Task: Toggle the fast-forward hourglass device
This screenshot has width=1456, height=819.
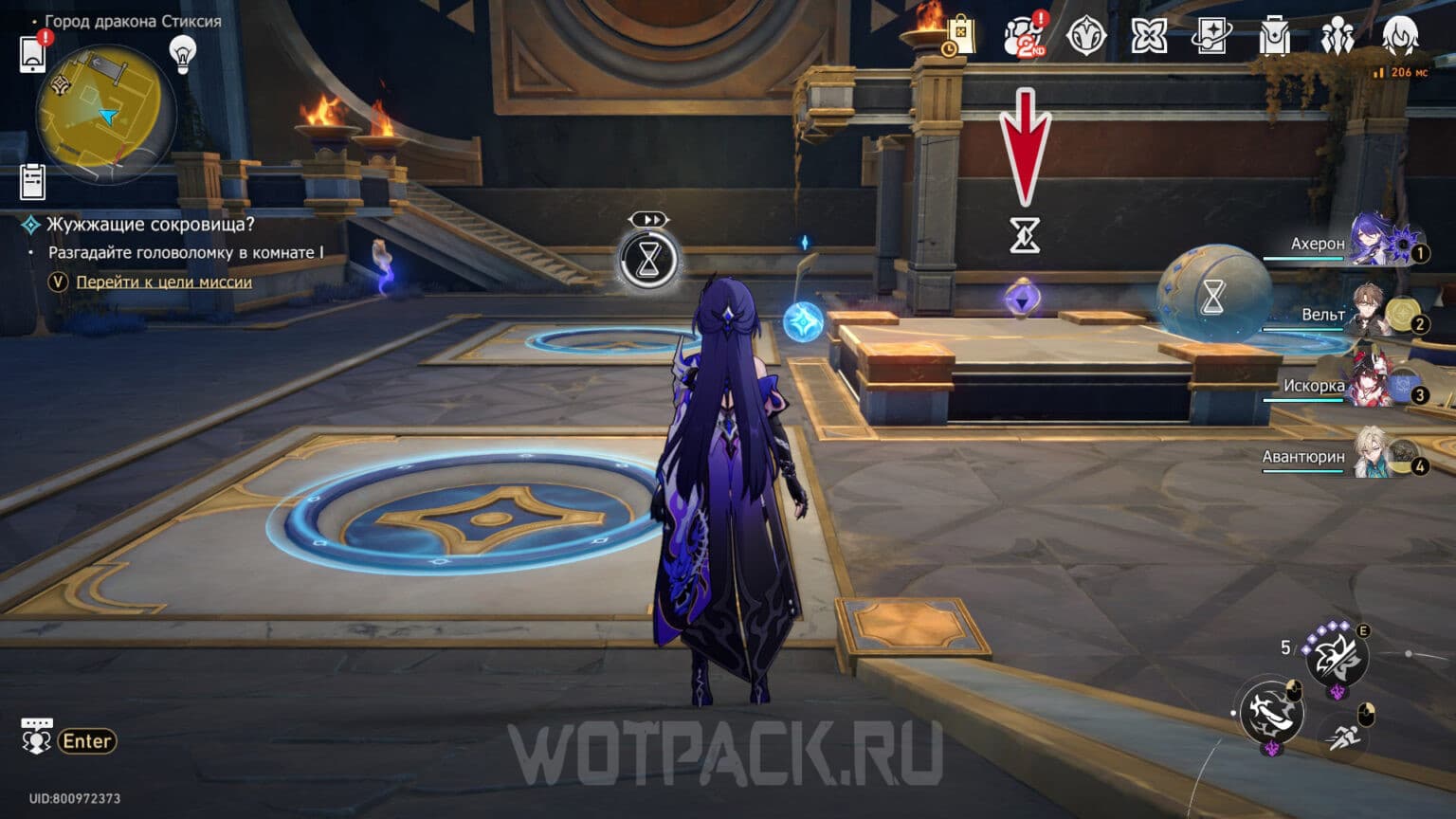Action: coord(650,258)
